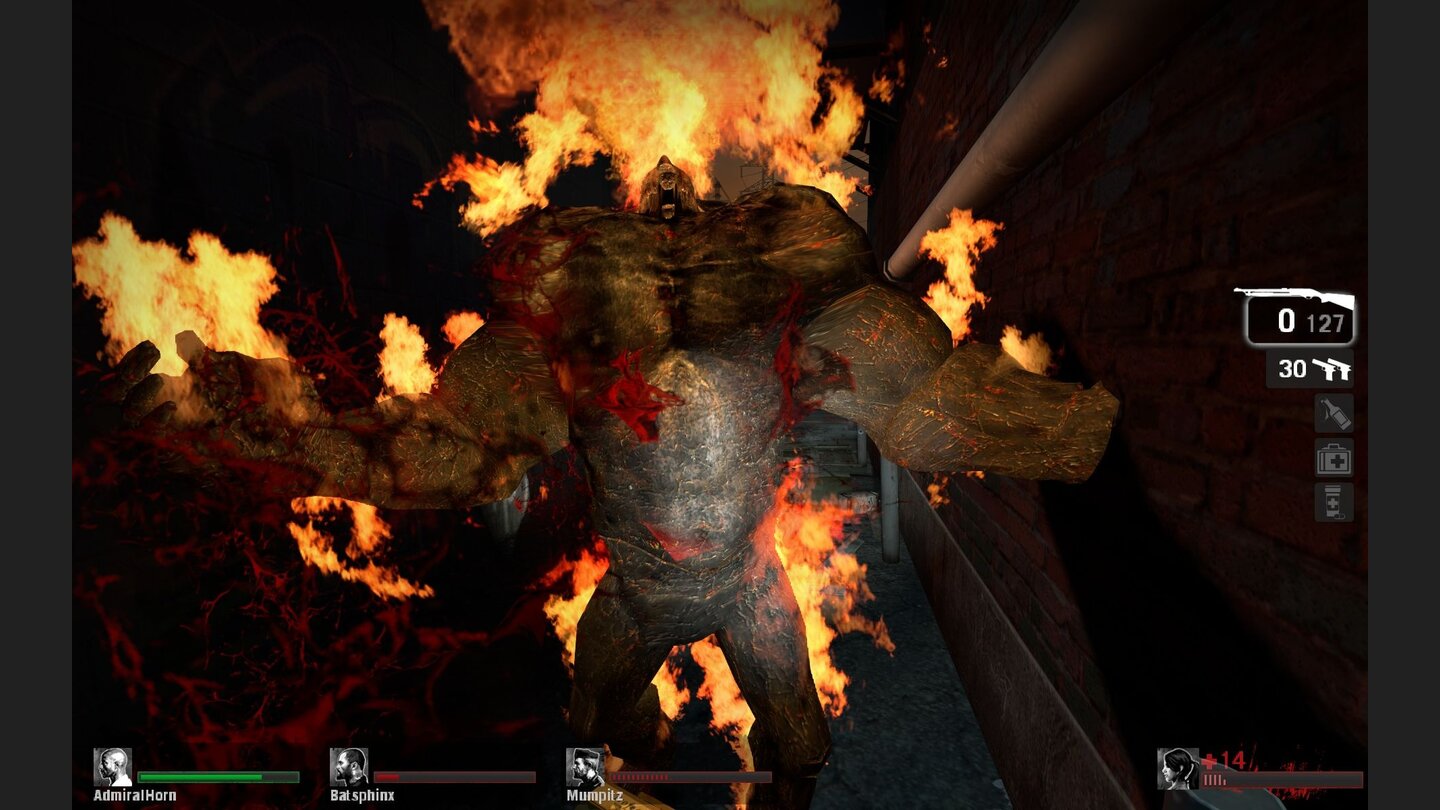1440x810 pixels.
Task: Click the red +14 heal indicator
Action: coord(1222,758)
